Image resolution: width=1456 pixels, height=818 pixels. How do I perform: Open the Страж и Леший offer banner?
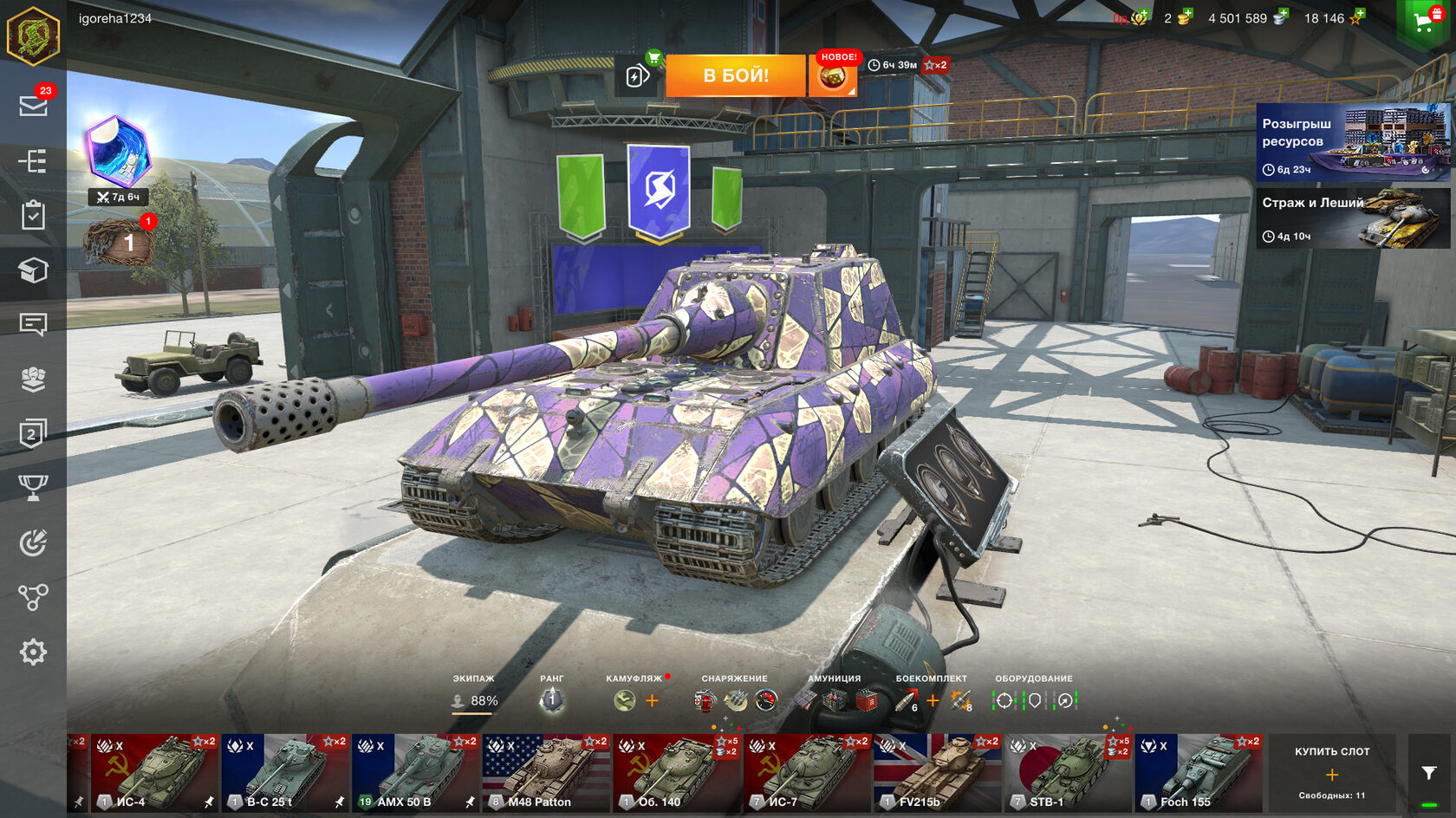pyautogui.click(x=1353, y=218)
